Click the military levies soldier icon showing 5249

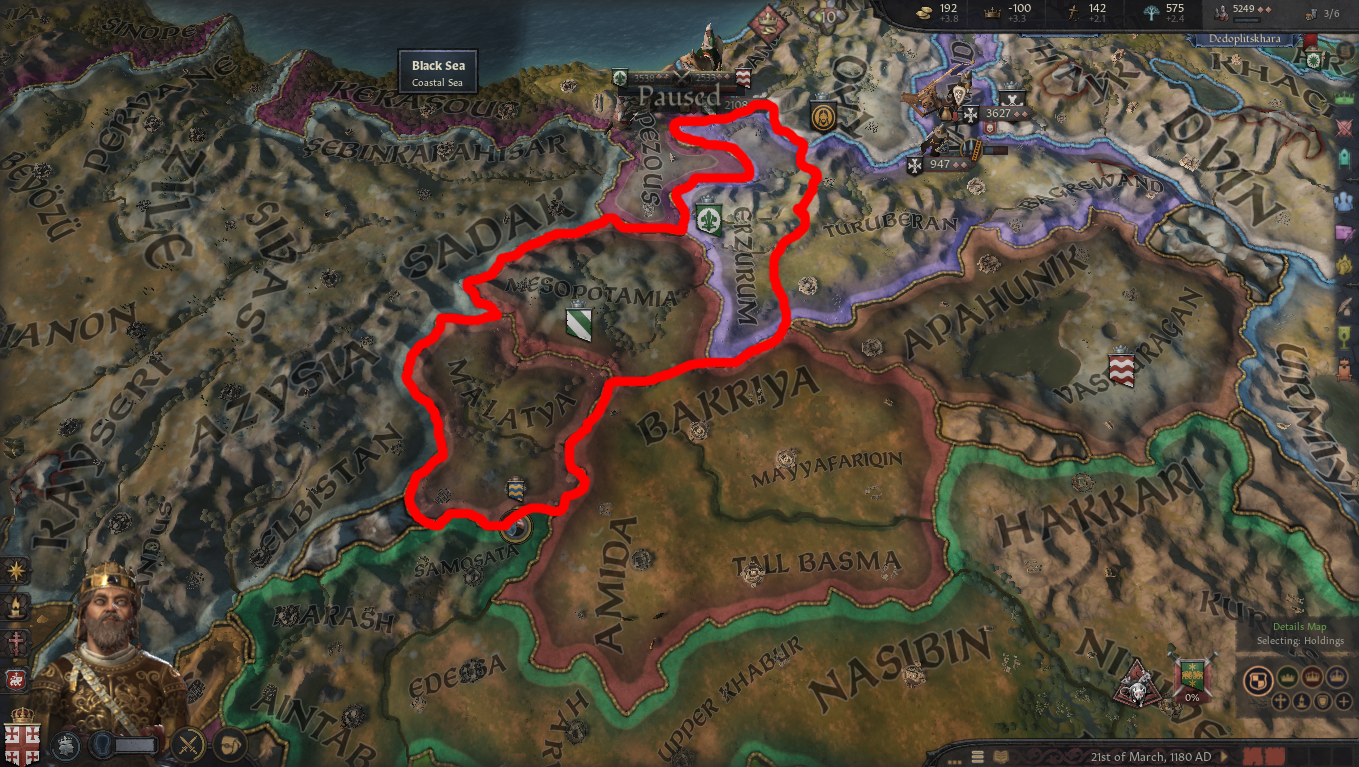1220,14
